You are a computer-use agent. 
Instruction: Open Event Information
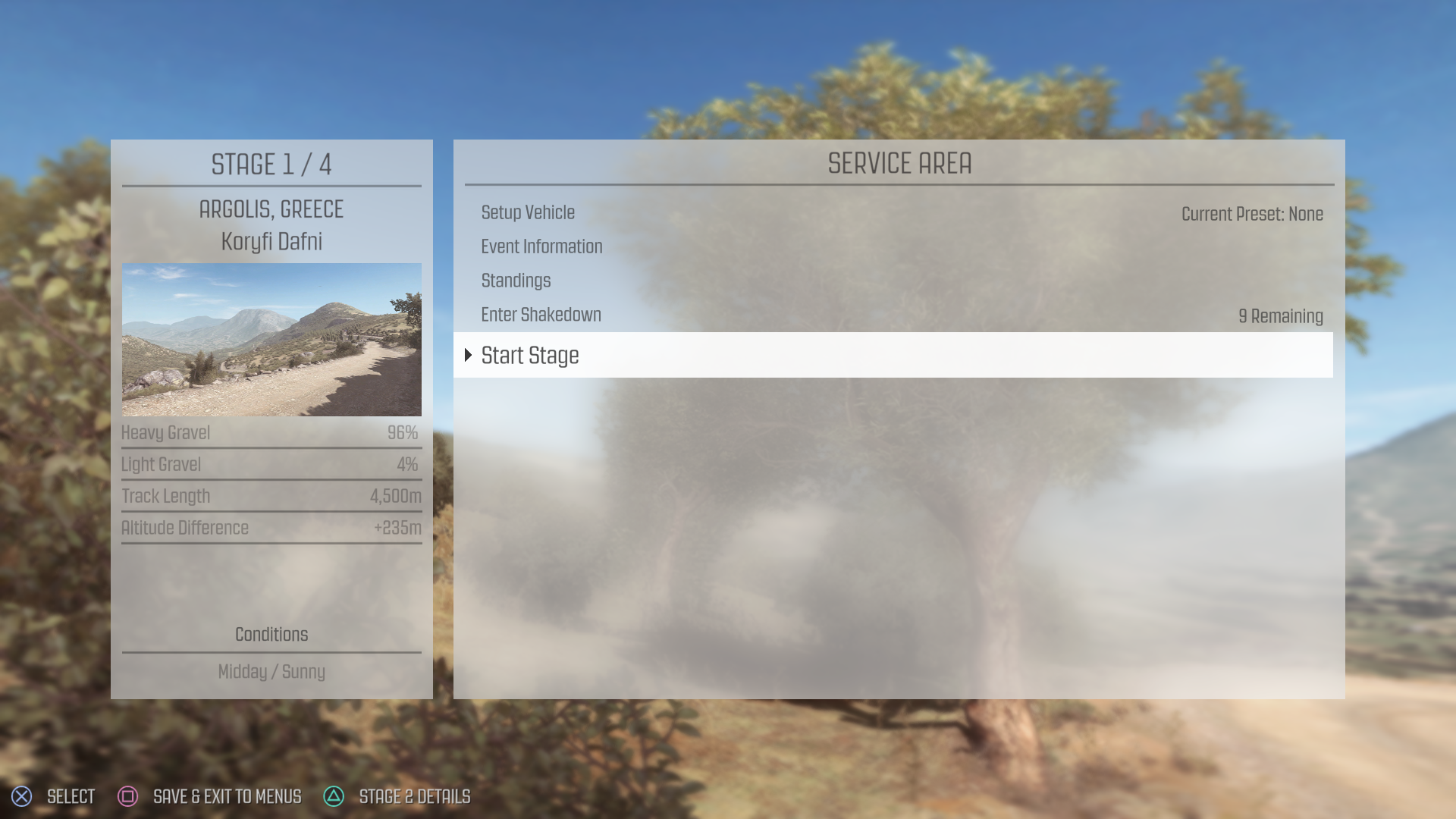[541, 246]
